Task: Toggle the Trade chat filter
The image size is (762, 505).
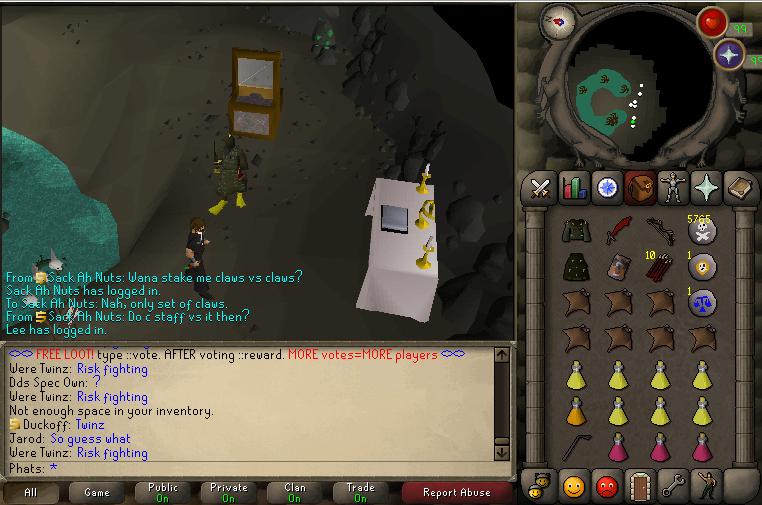Action: pos(360,492)
